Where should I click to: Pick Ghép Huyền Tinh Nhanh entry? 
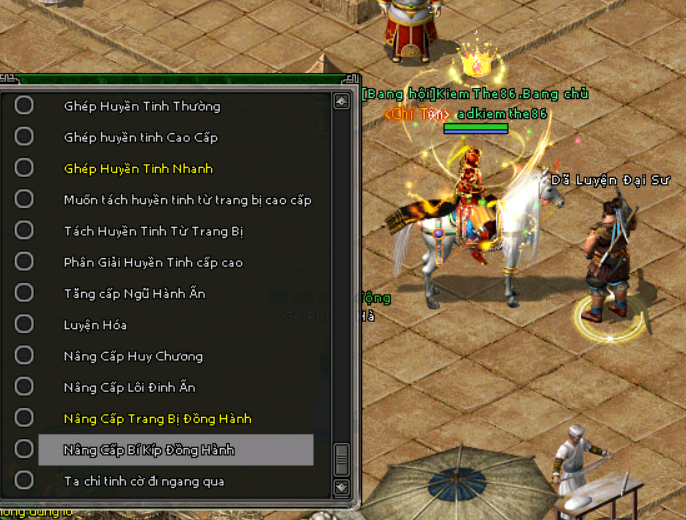138,169
